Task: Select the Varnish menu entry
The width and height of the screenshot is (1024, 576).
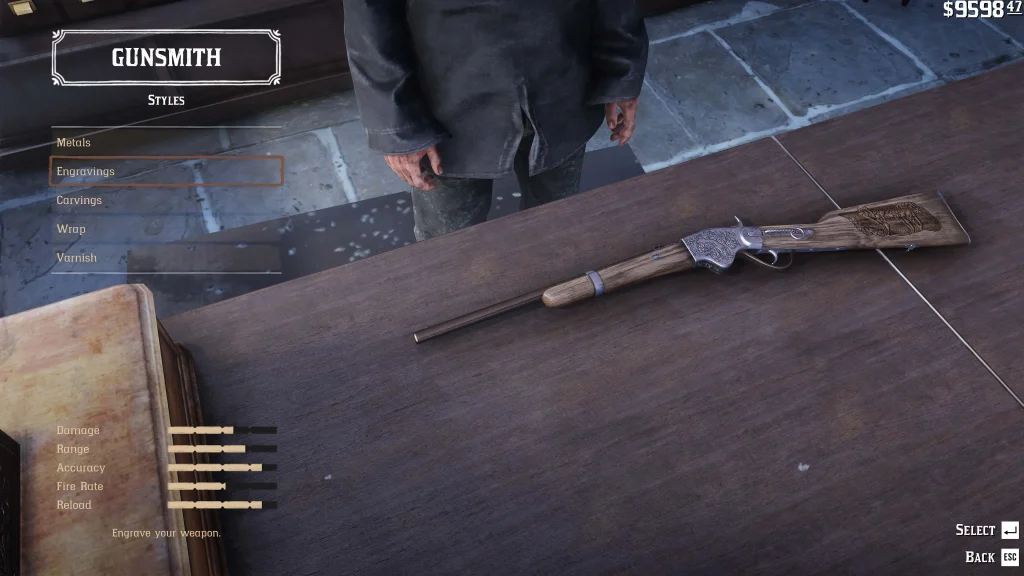Action: click(166, 258)
